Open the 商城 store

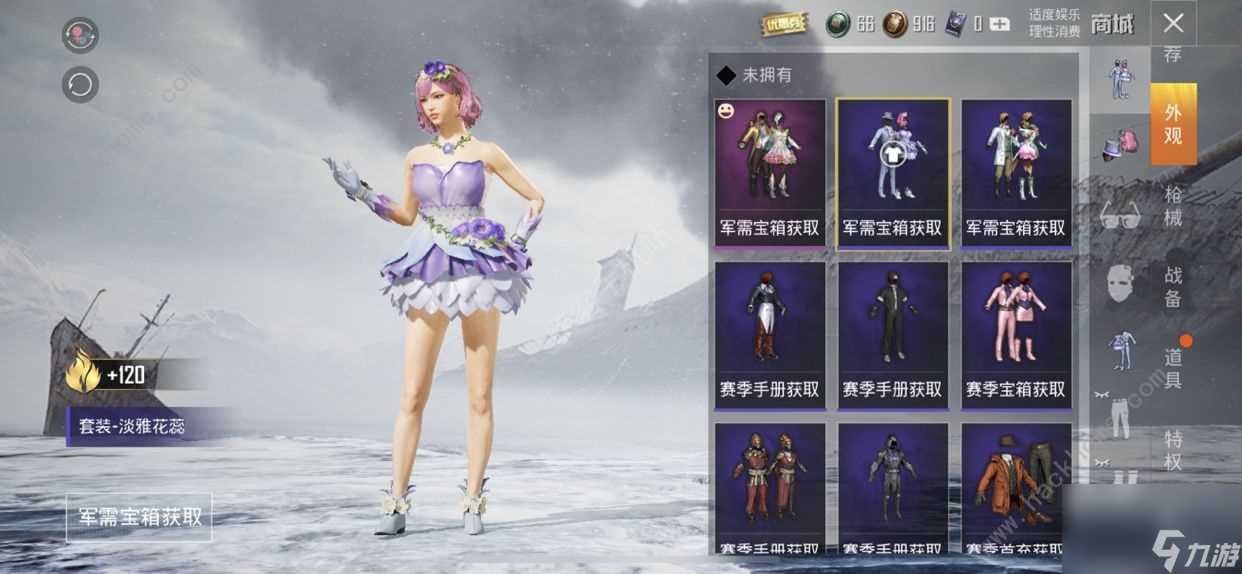coord(1112,24)
